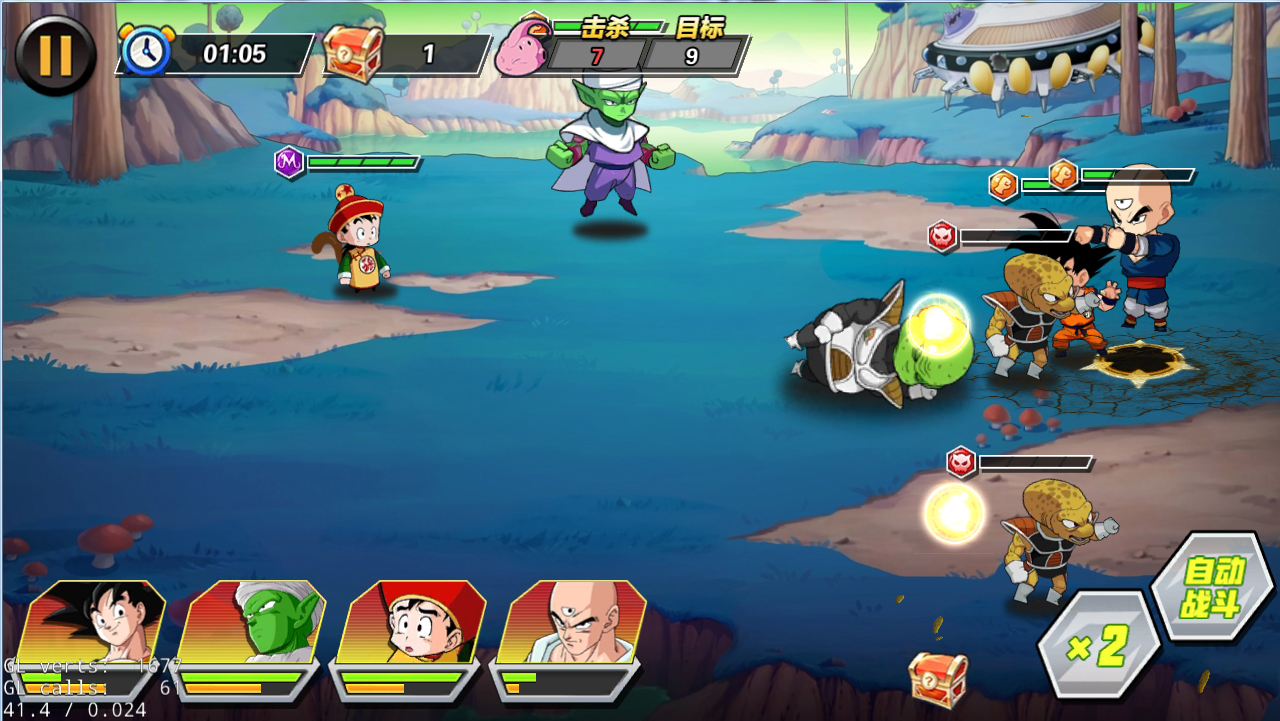1280x721 pixels.
Task: Tap Tien's three-eyed portrait
Action: click(x=571, y=622)
